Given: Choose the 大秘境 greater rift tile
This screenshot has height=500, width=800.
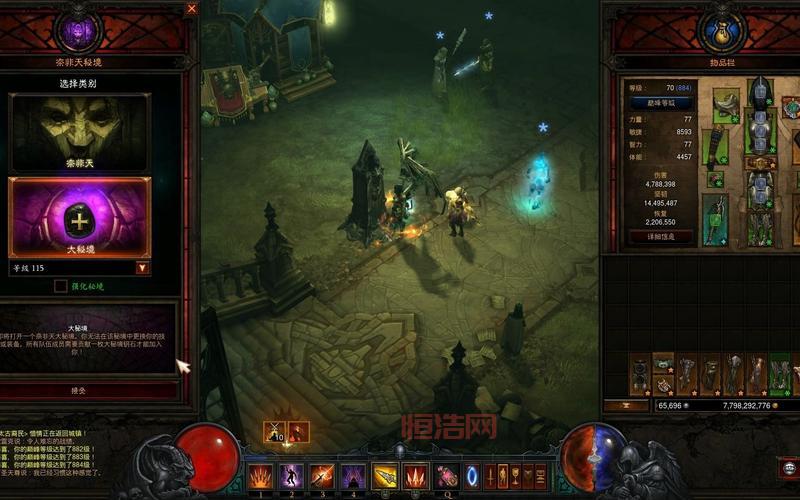Looking at the screenshot, I should click(79, 216).
